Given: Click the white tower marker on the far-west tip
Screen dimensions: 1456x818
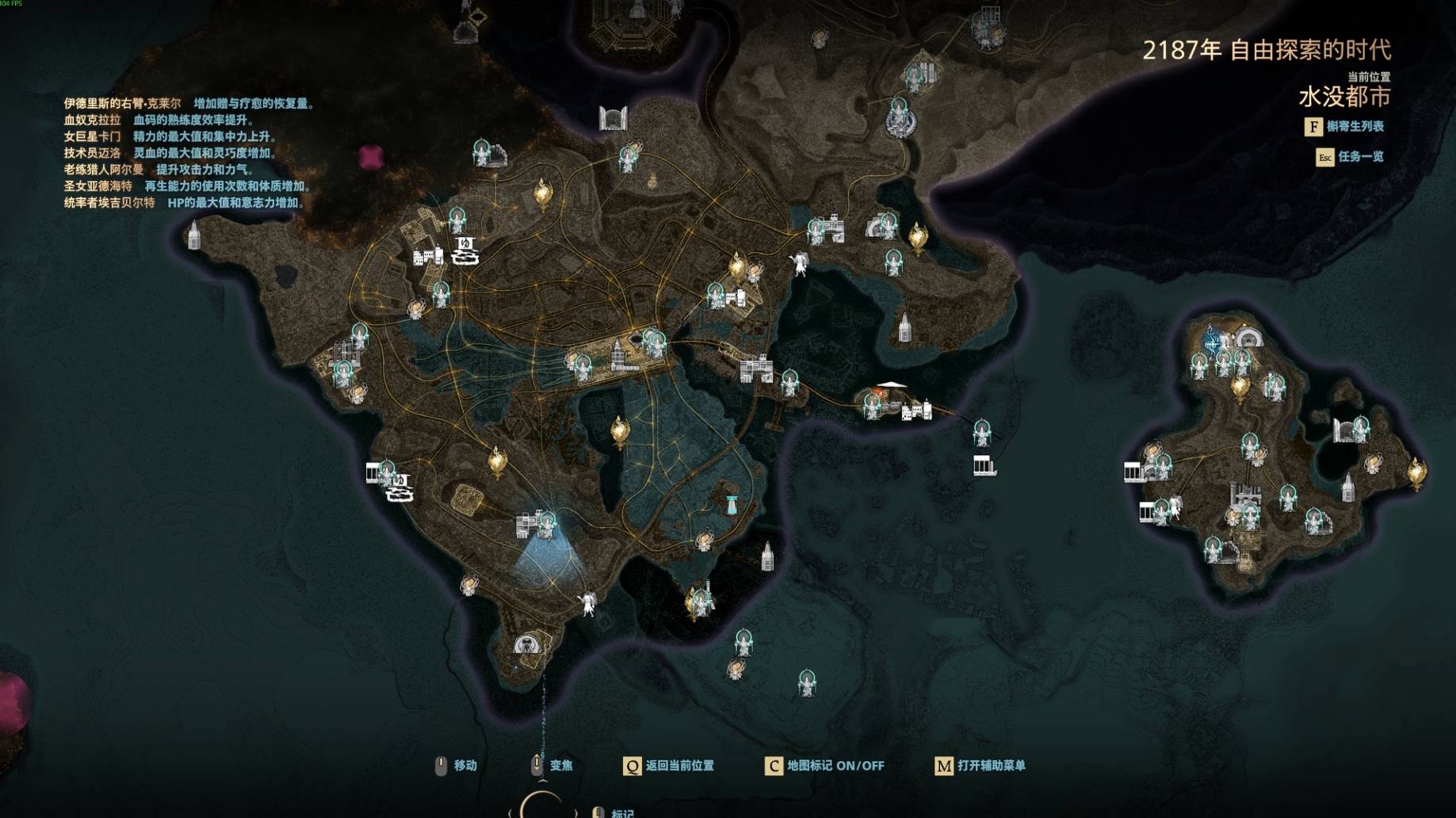Looking at the screenshot, I should tap(194, 235).
